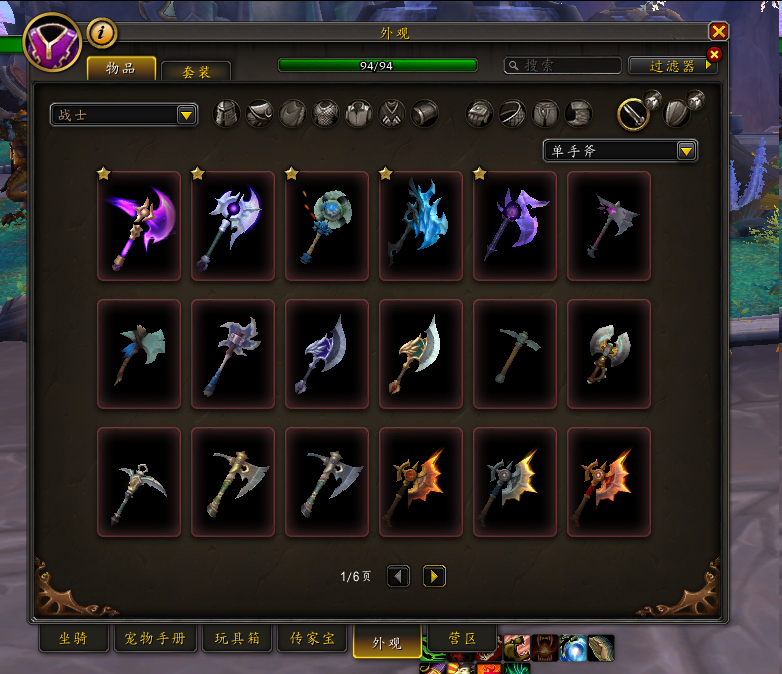Screen dimensions: 782x674
Task: Click the round info button
Action: click(x=102, y=34)
